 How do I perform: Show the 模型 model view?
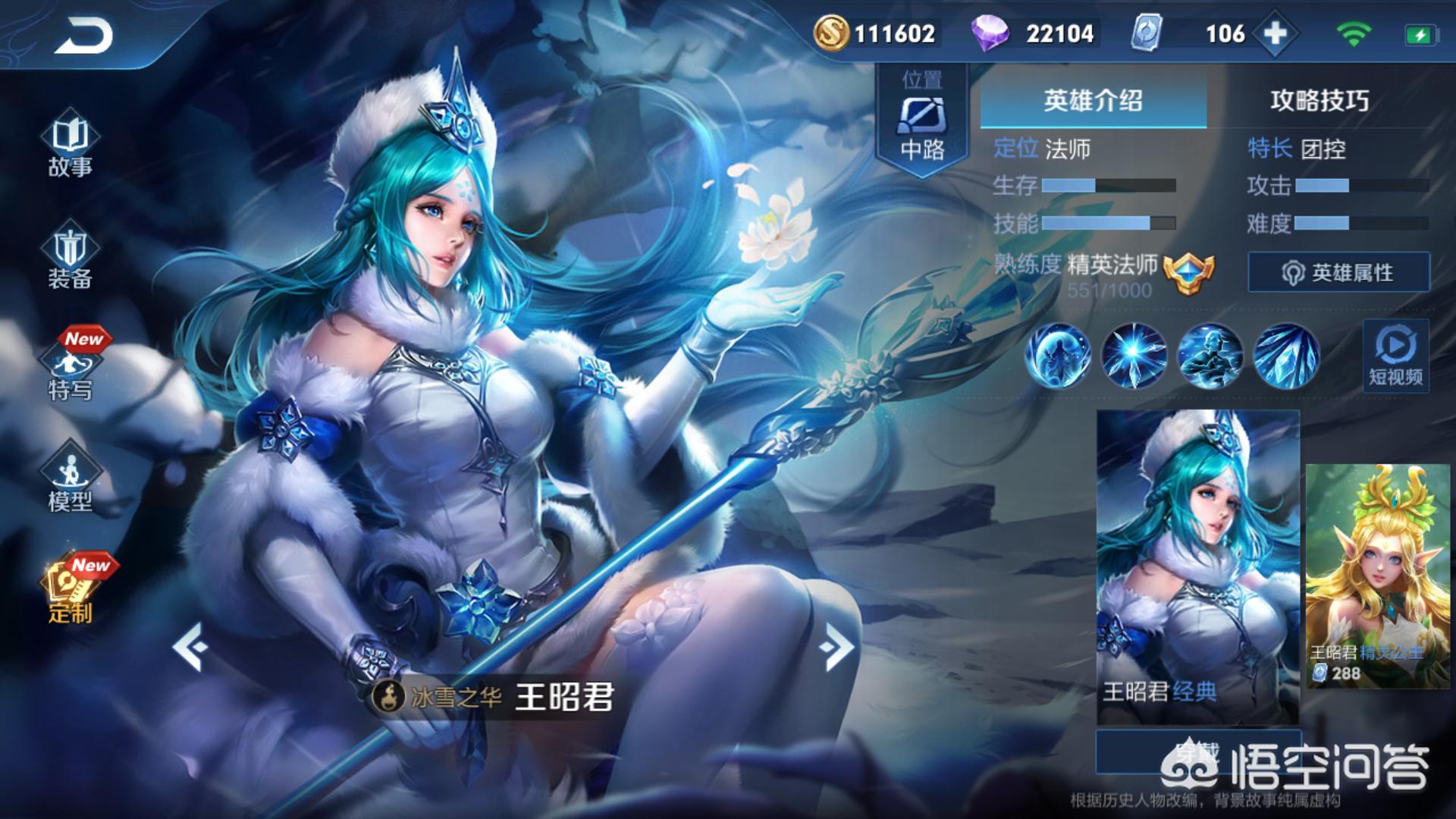pos(70,480)
